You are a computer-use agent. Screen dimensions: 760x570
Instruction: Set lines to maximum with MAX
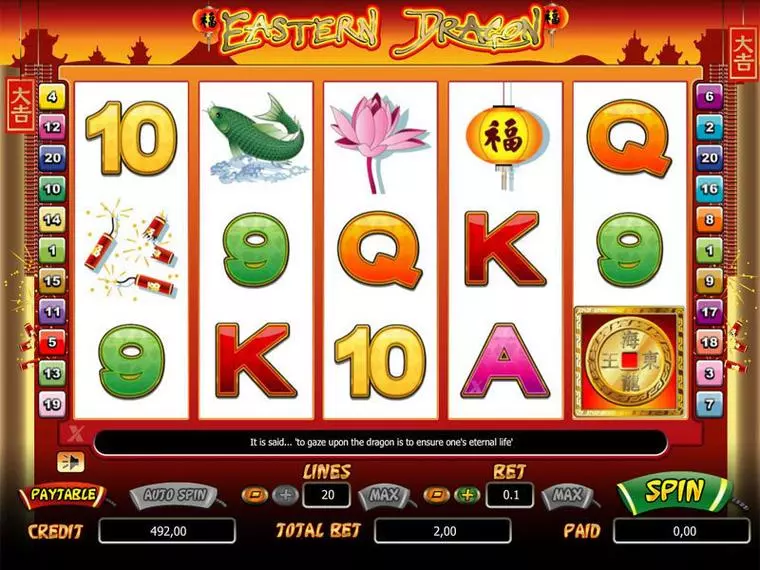[x=384, y=495]
